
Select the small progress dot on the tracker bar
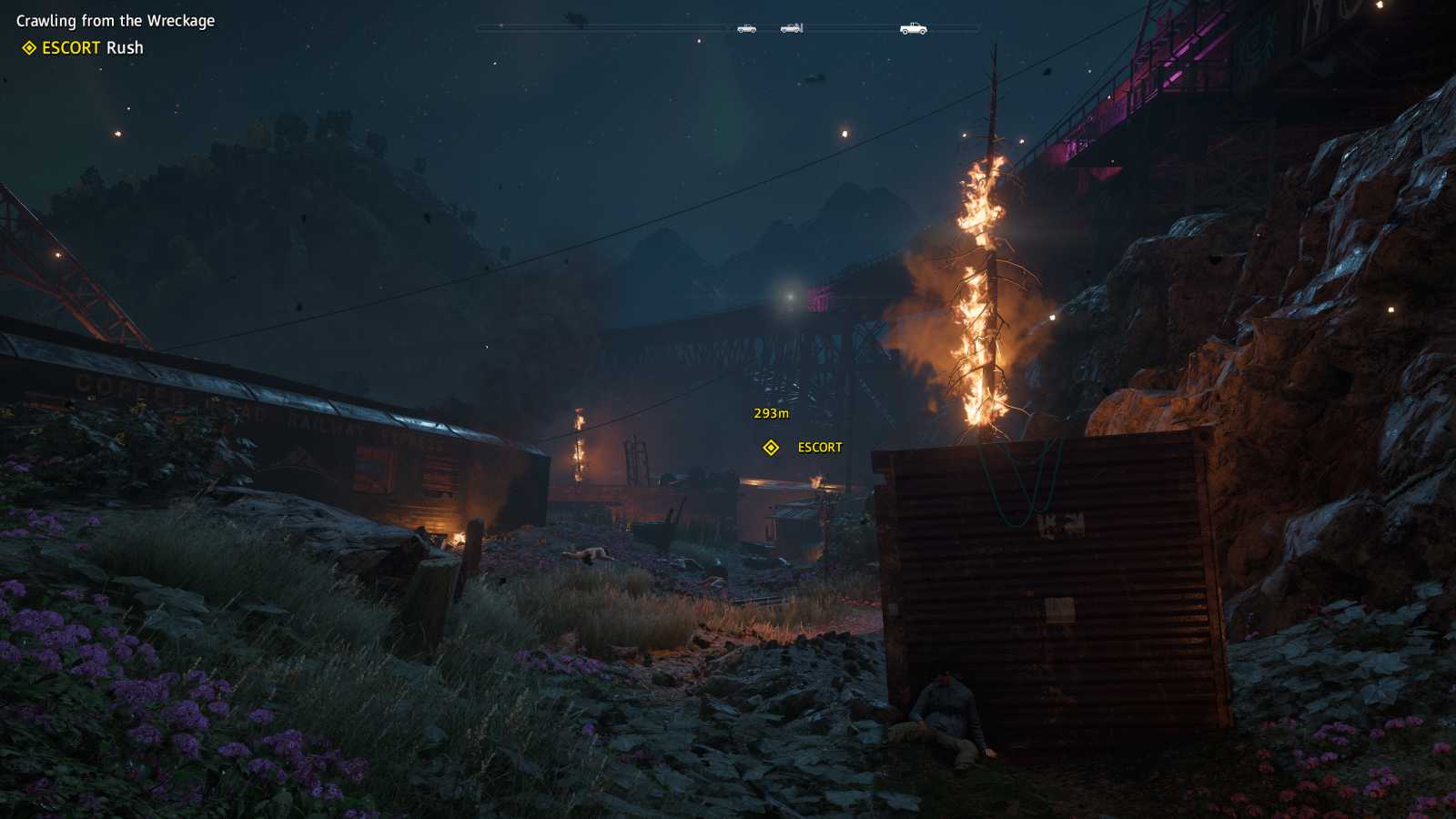500,27
